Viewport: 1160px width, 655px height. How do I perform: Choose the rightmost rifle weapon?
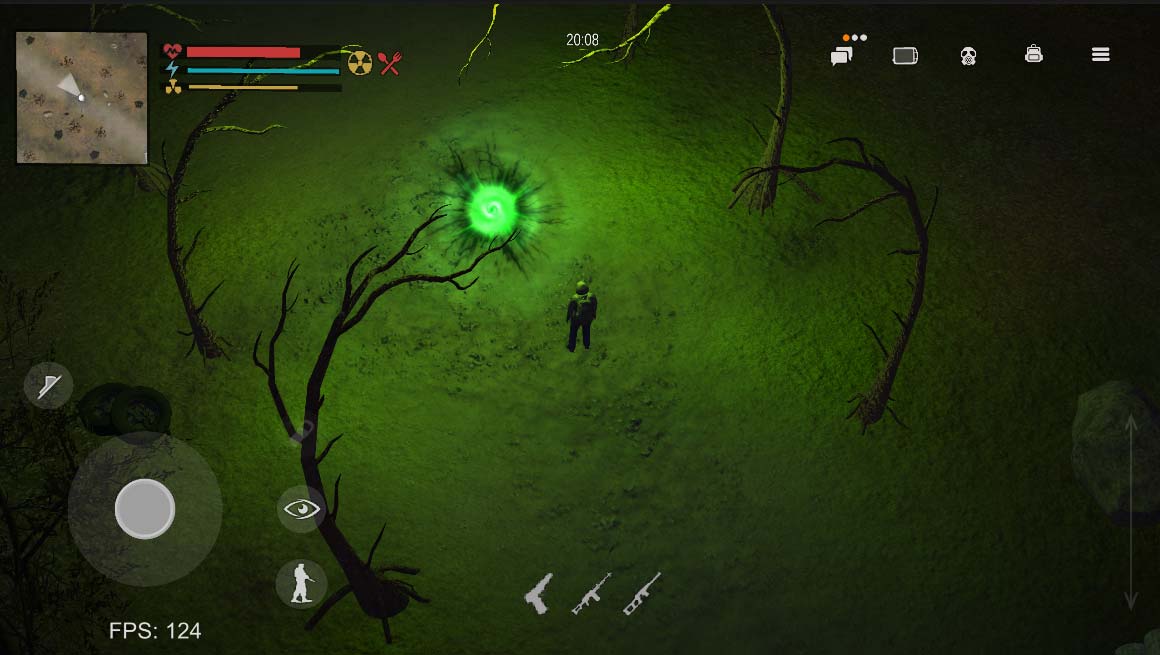(642, 593)
